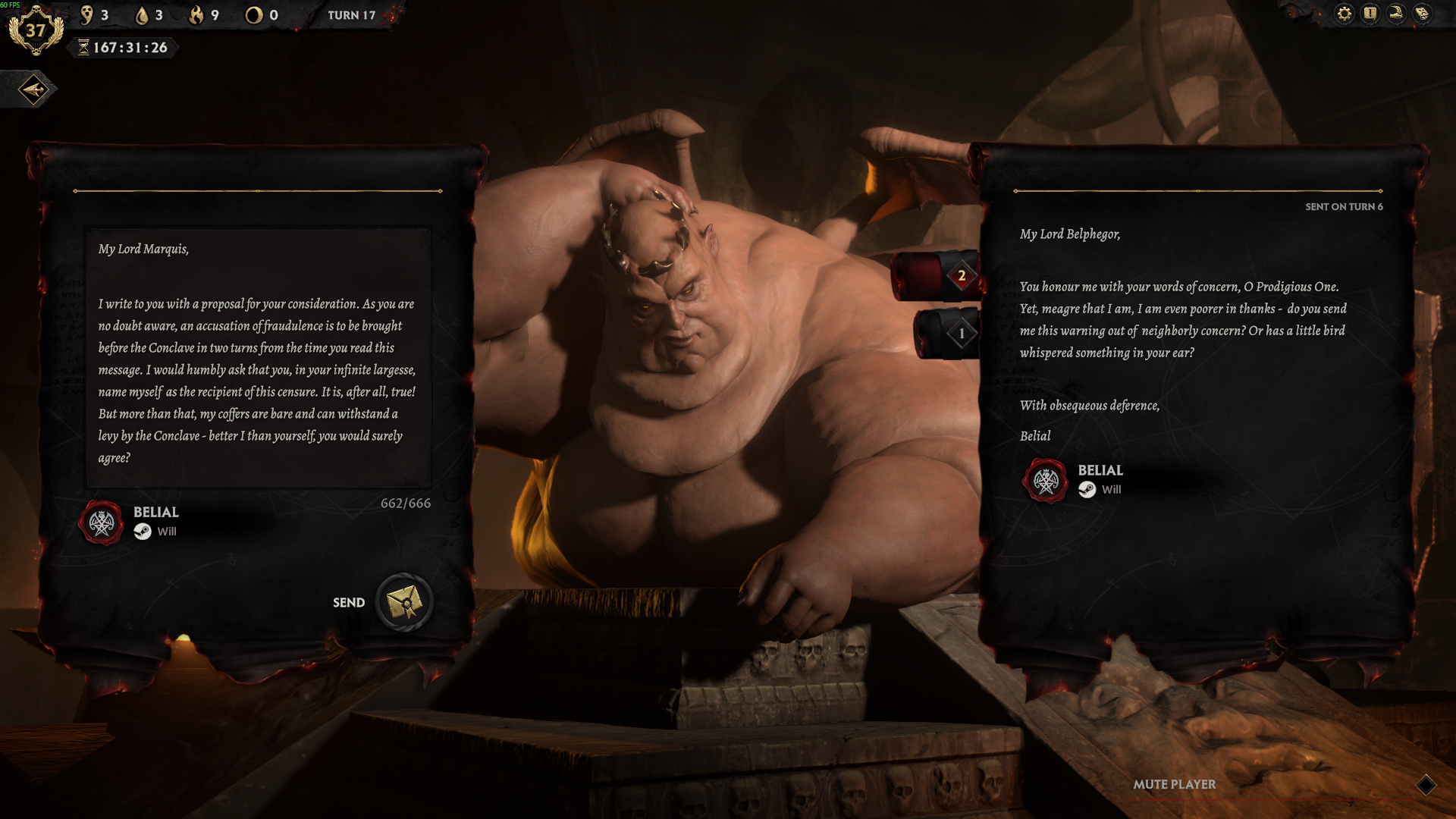Screen dimensions: 1456x819
Task: Click Belial's wax seal under the draft
Action: coord(102,522)
